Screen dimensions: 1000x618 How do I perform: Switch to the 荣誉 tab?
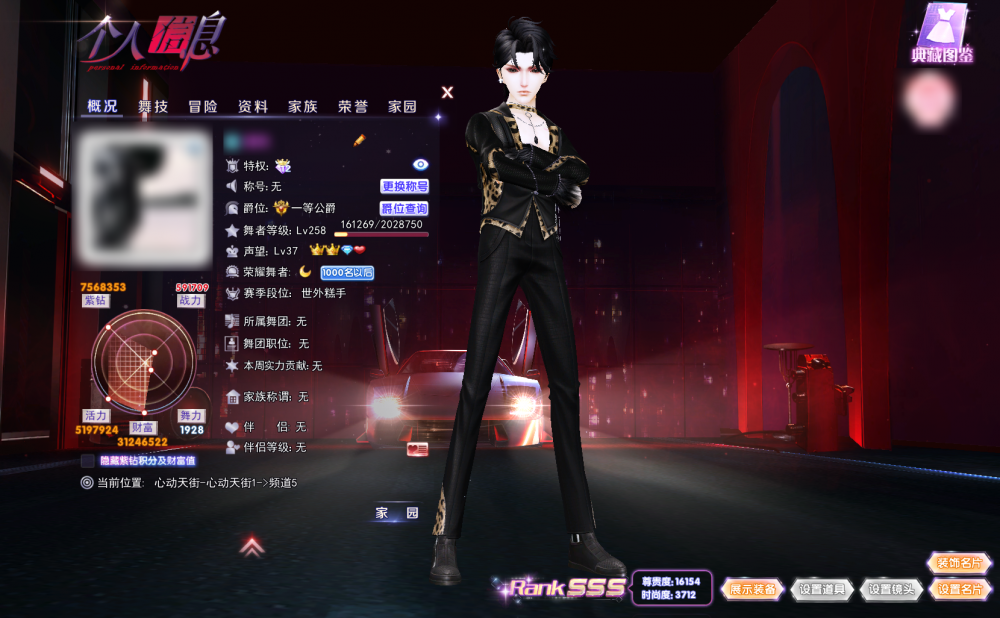353,107
